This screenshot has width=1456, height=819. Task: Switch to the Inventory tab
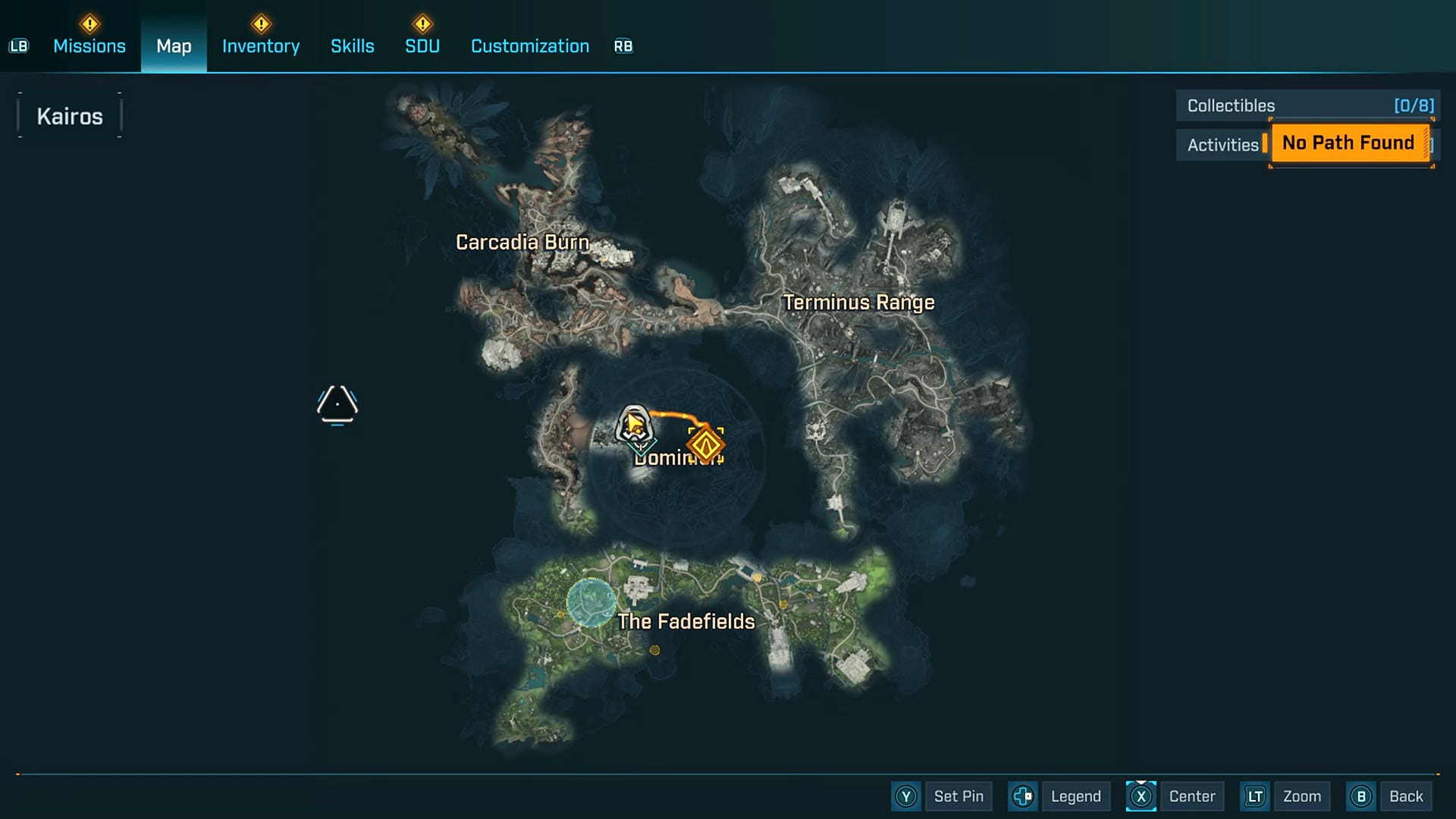(x=260, y=45)
